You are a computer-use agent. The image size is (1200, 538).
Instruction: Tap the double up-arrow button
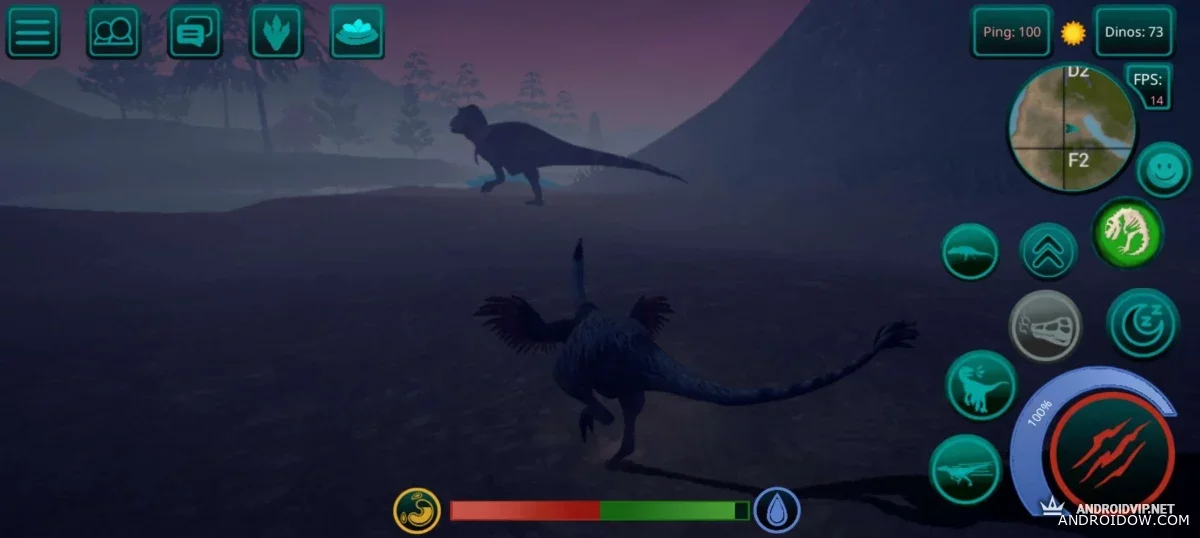(x=1048, y=251)
